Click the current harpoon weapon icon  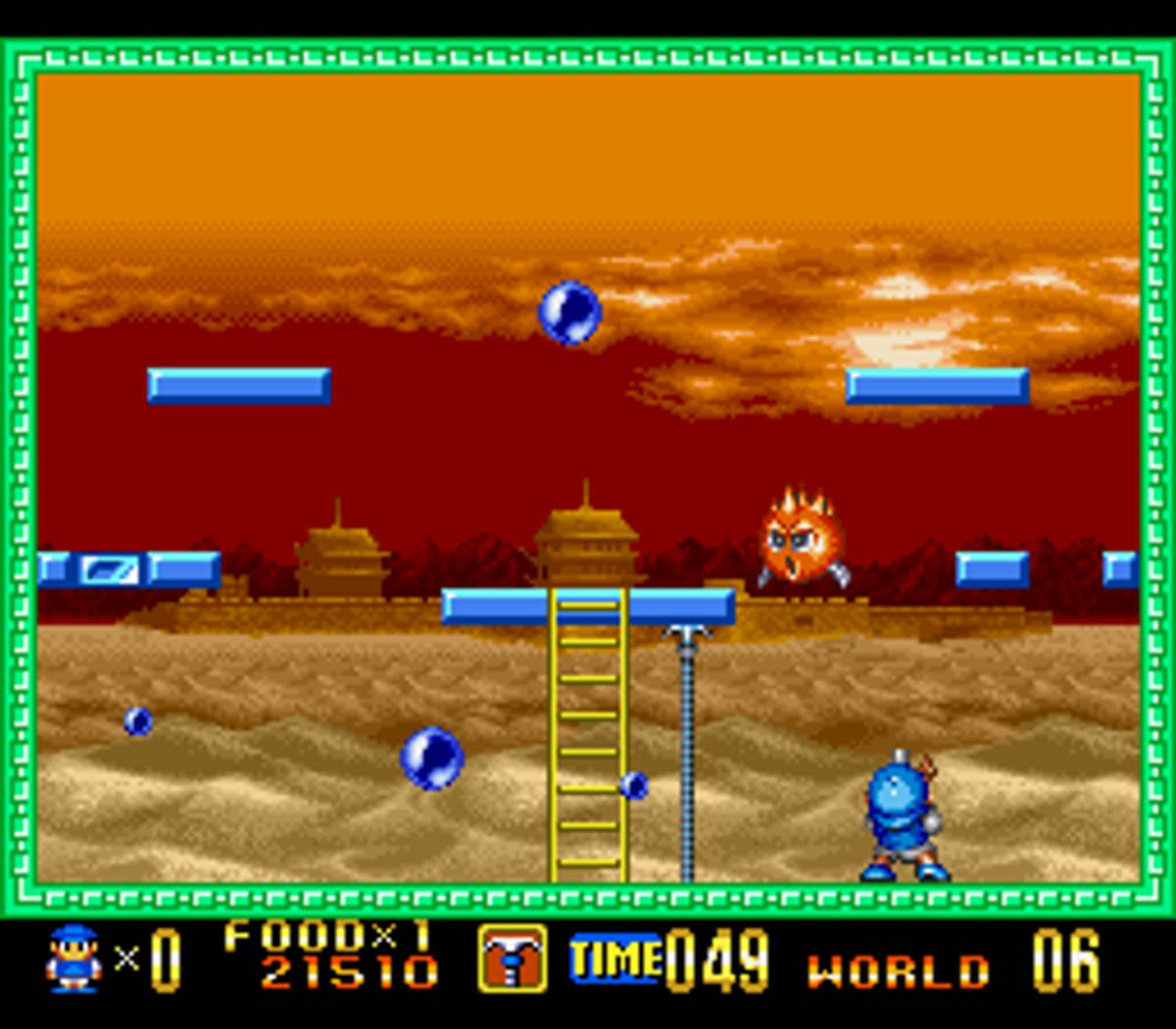513,957
